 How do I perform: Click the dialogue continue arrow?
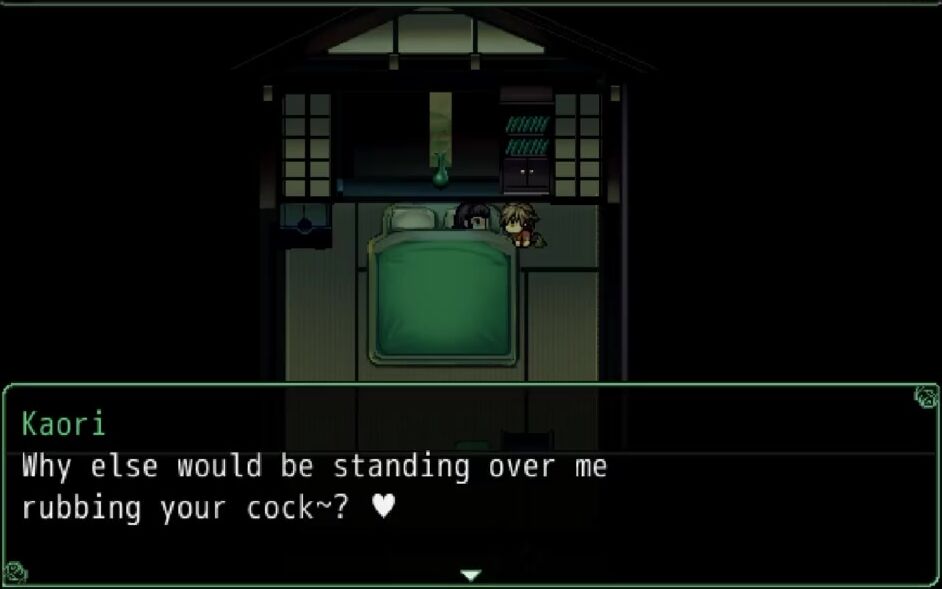click(x=471, y=575)
